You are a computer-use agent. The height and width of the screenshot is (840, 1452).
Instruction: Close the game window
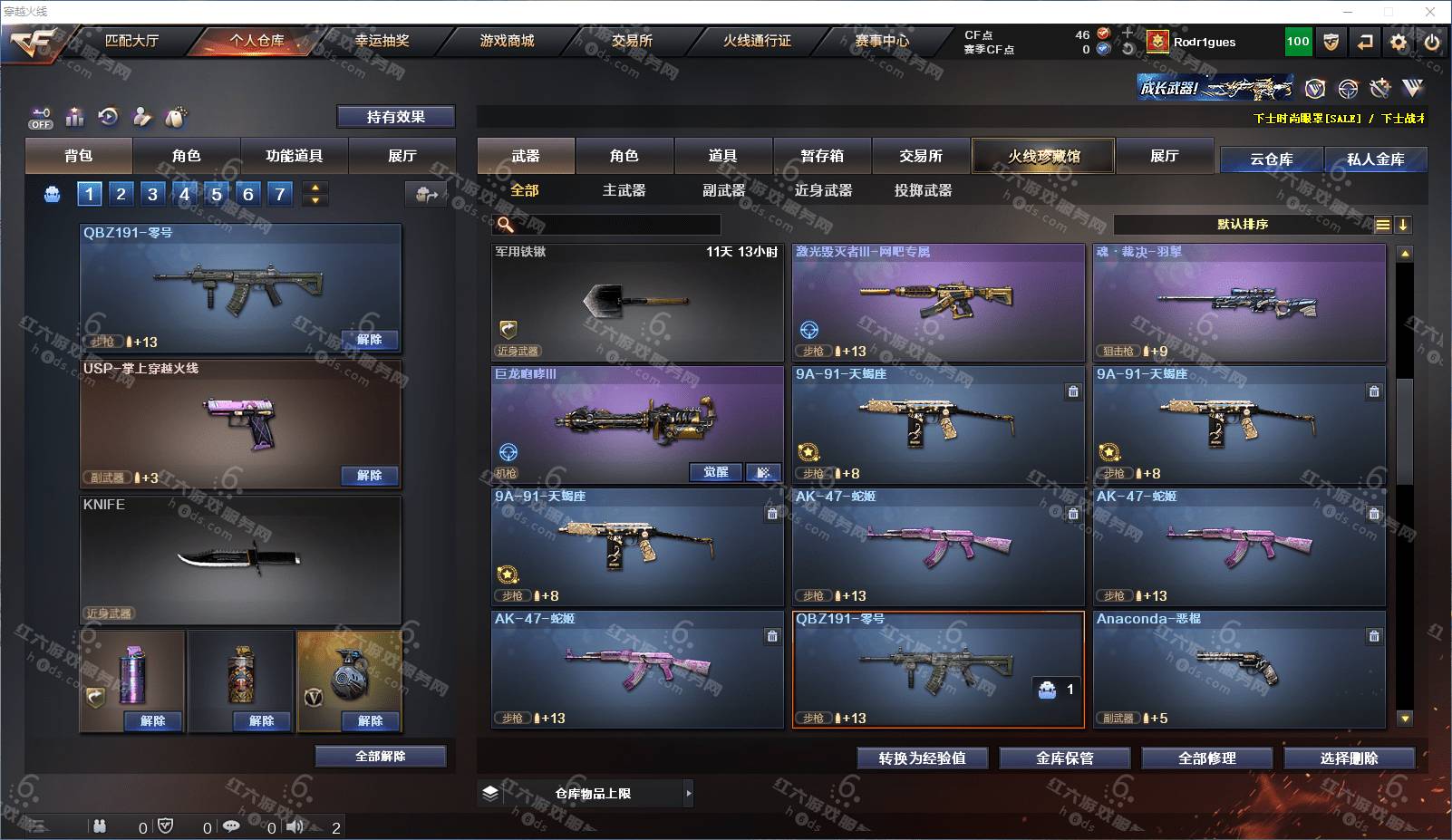[x=1430, y=12]
